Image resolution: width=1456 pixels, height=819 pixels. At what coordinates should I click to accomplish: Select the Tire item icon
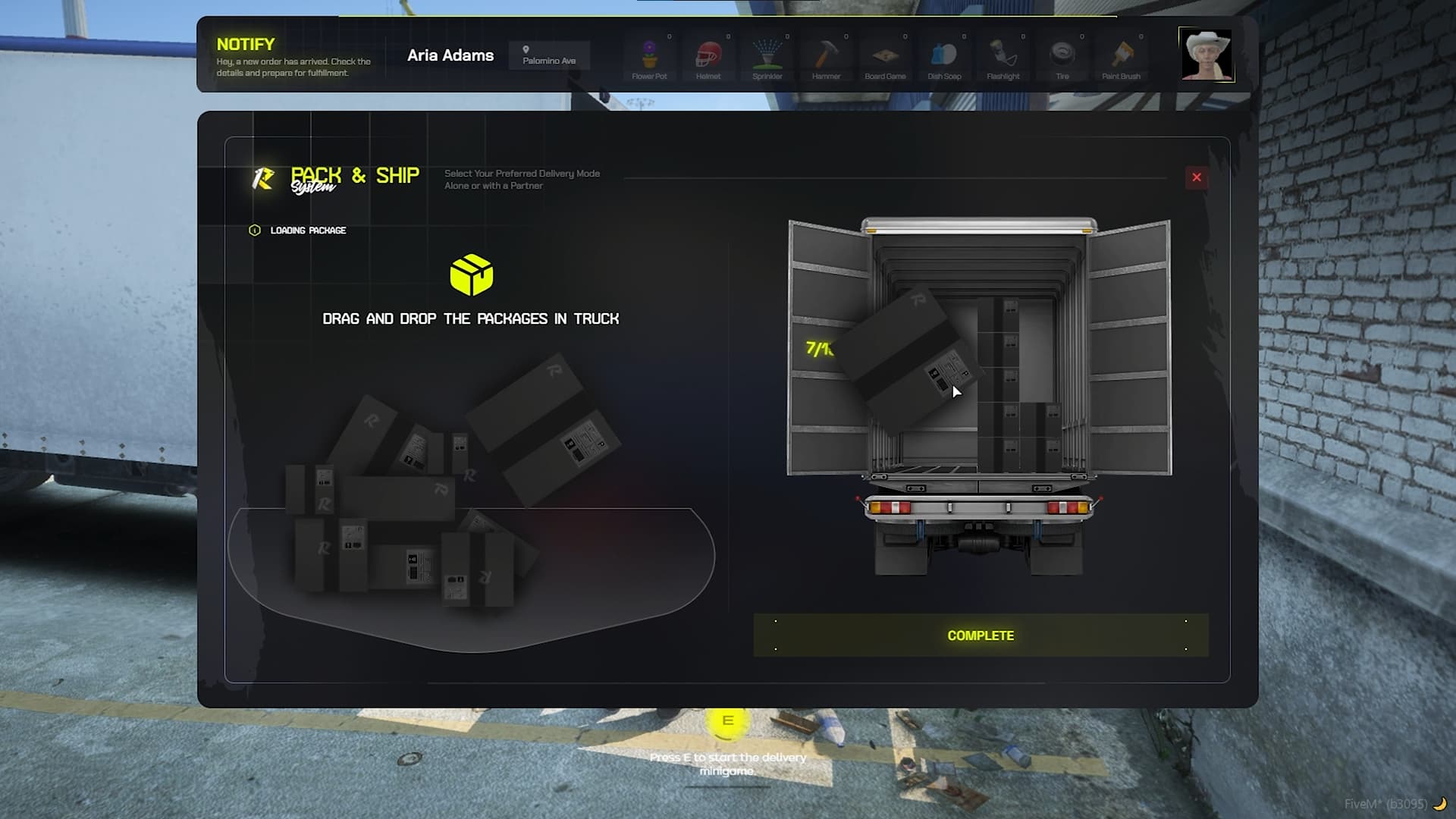(1062, 53)
